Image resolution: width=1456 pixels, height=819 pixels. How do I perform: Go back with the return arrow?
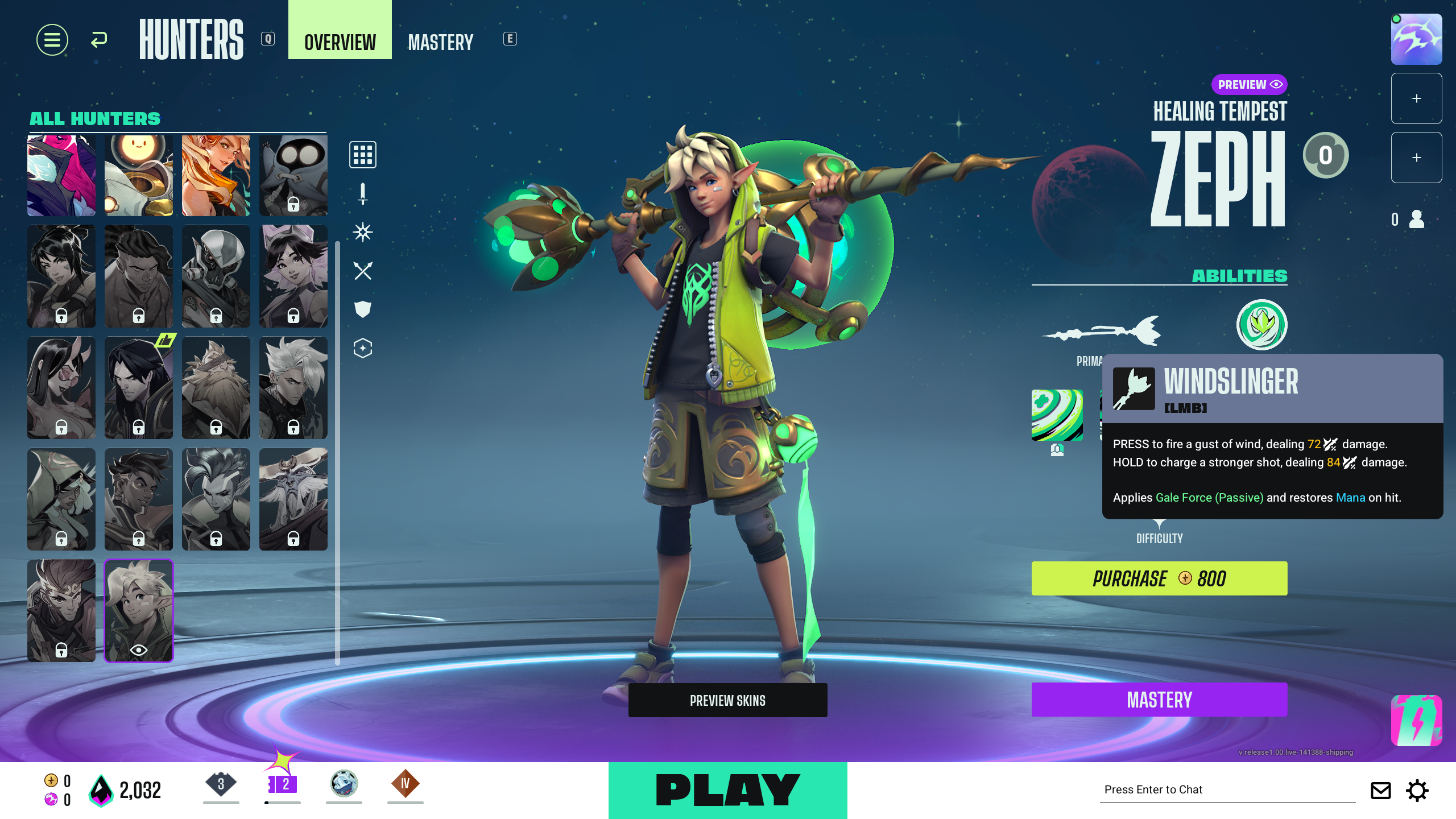99,40
